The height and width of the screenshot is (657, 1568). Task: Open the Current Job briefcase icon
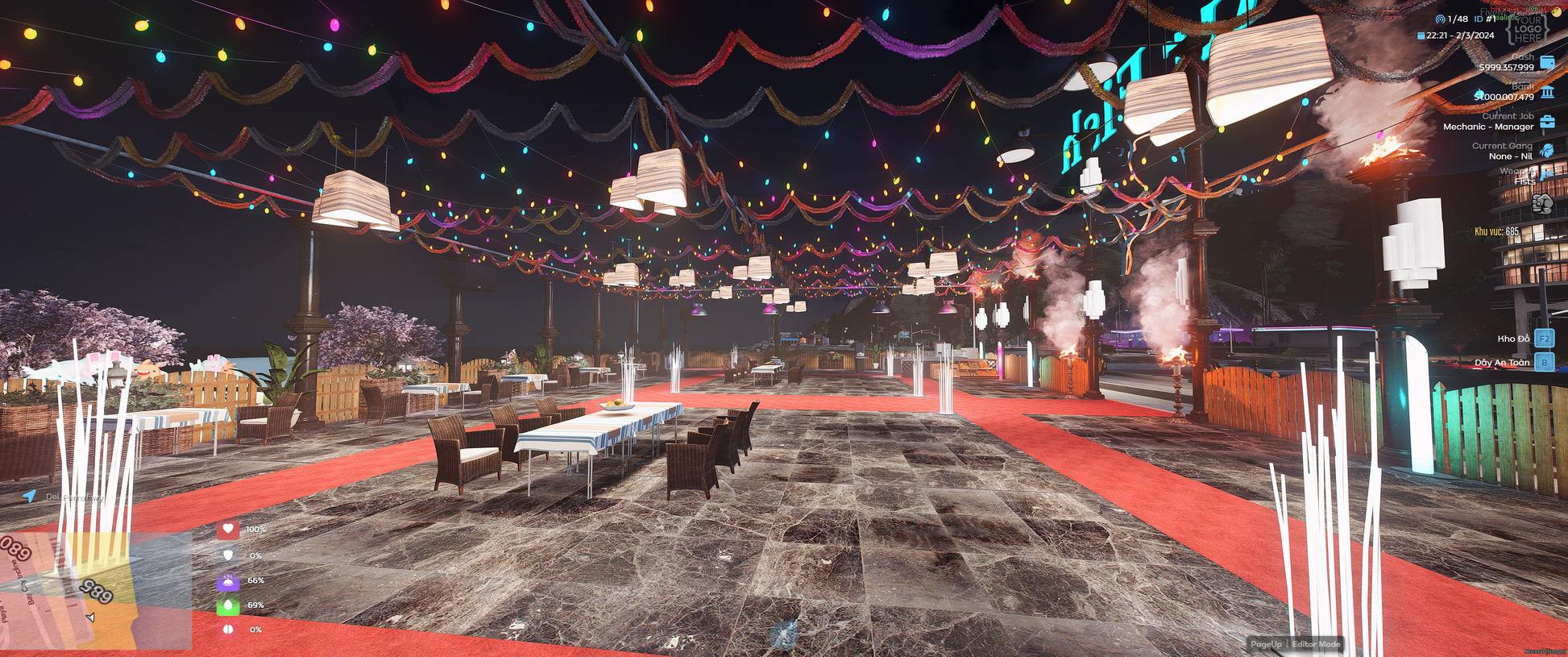coord(1547,122)
